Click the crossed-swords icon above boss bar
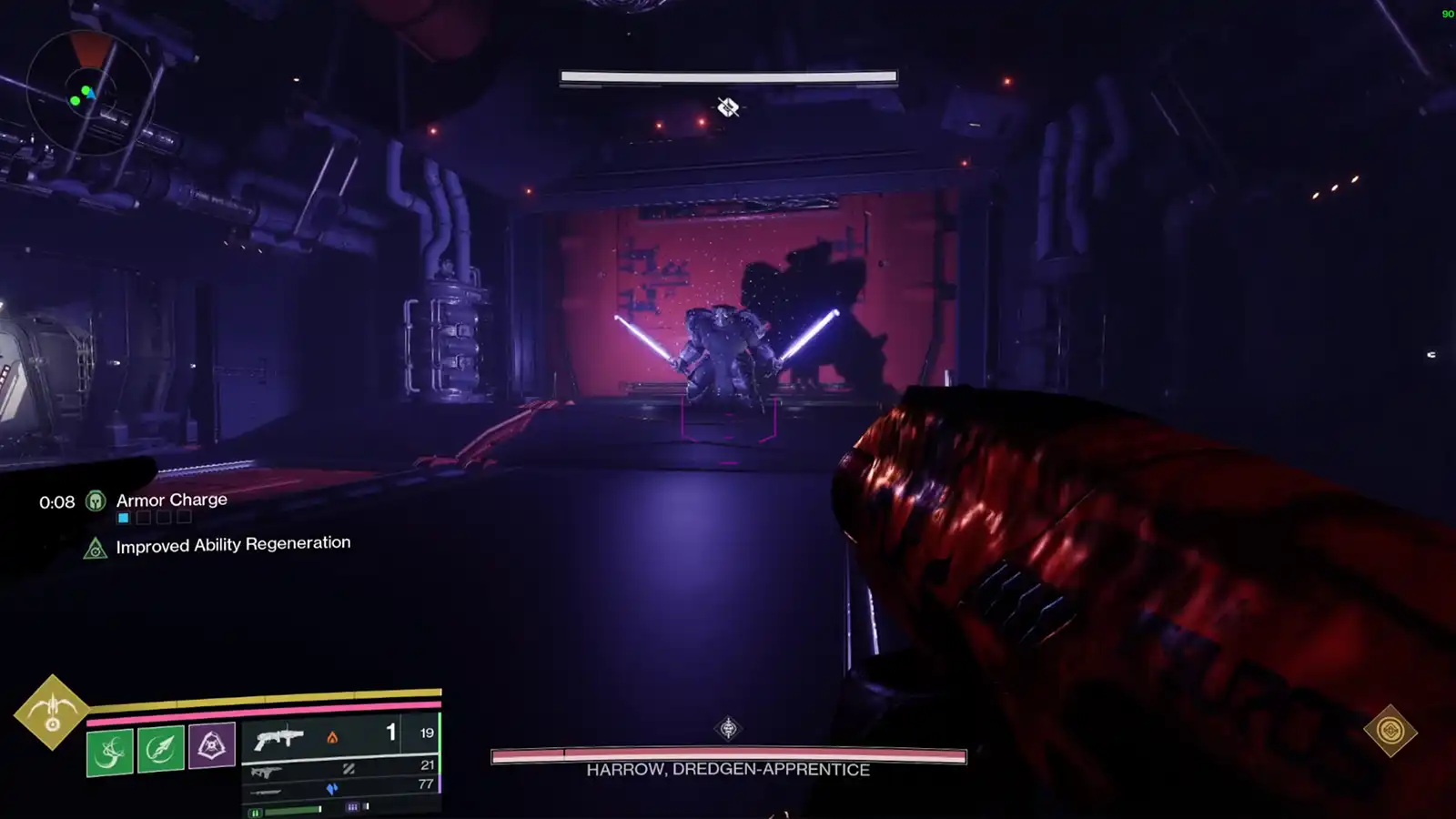This screenshot has width=1456, height=819. [x=729, y=107]
